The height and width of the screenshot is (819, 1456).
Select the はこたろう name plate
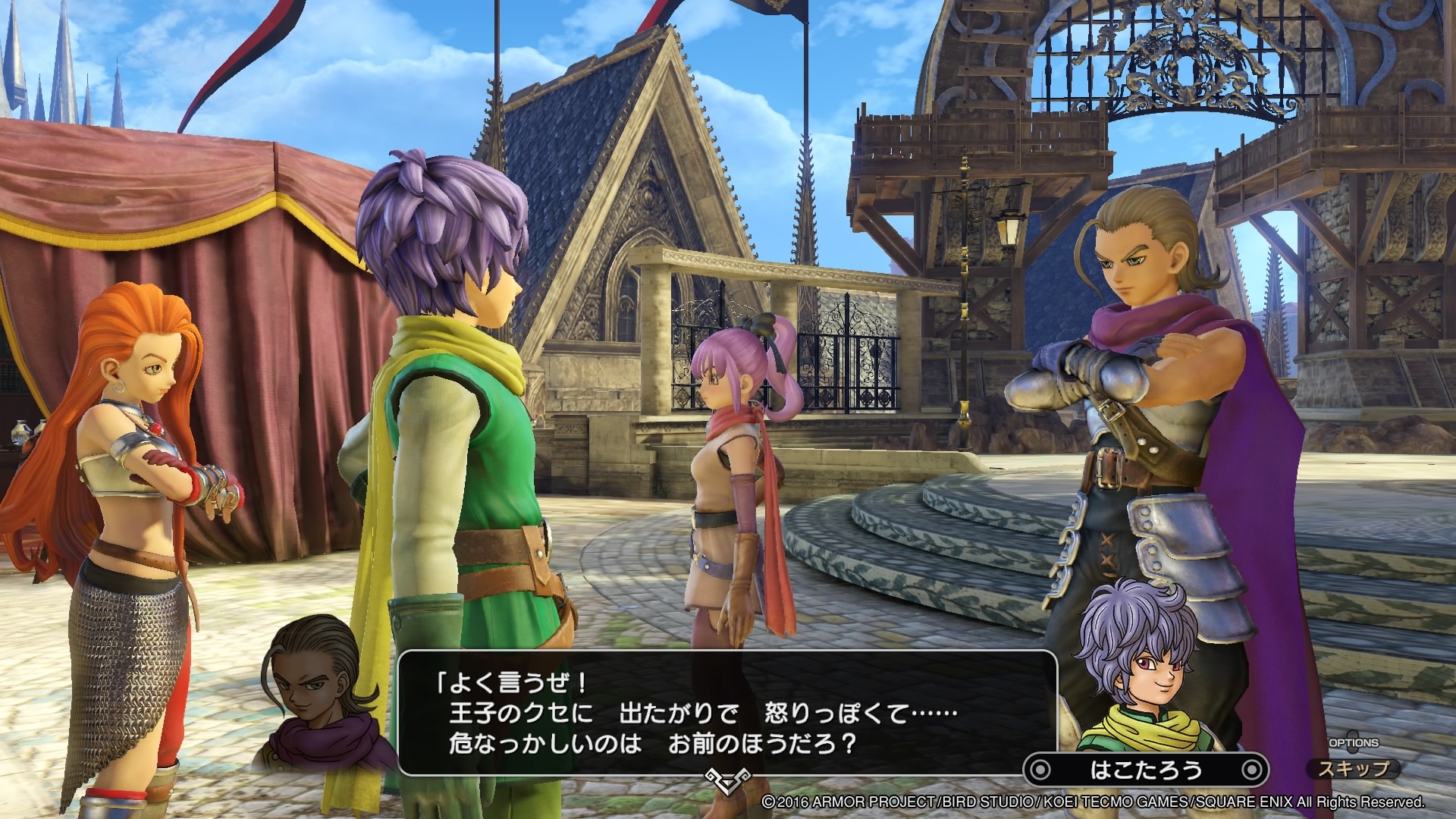coord(1146,770)
